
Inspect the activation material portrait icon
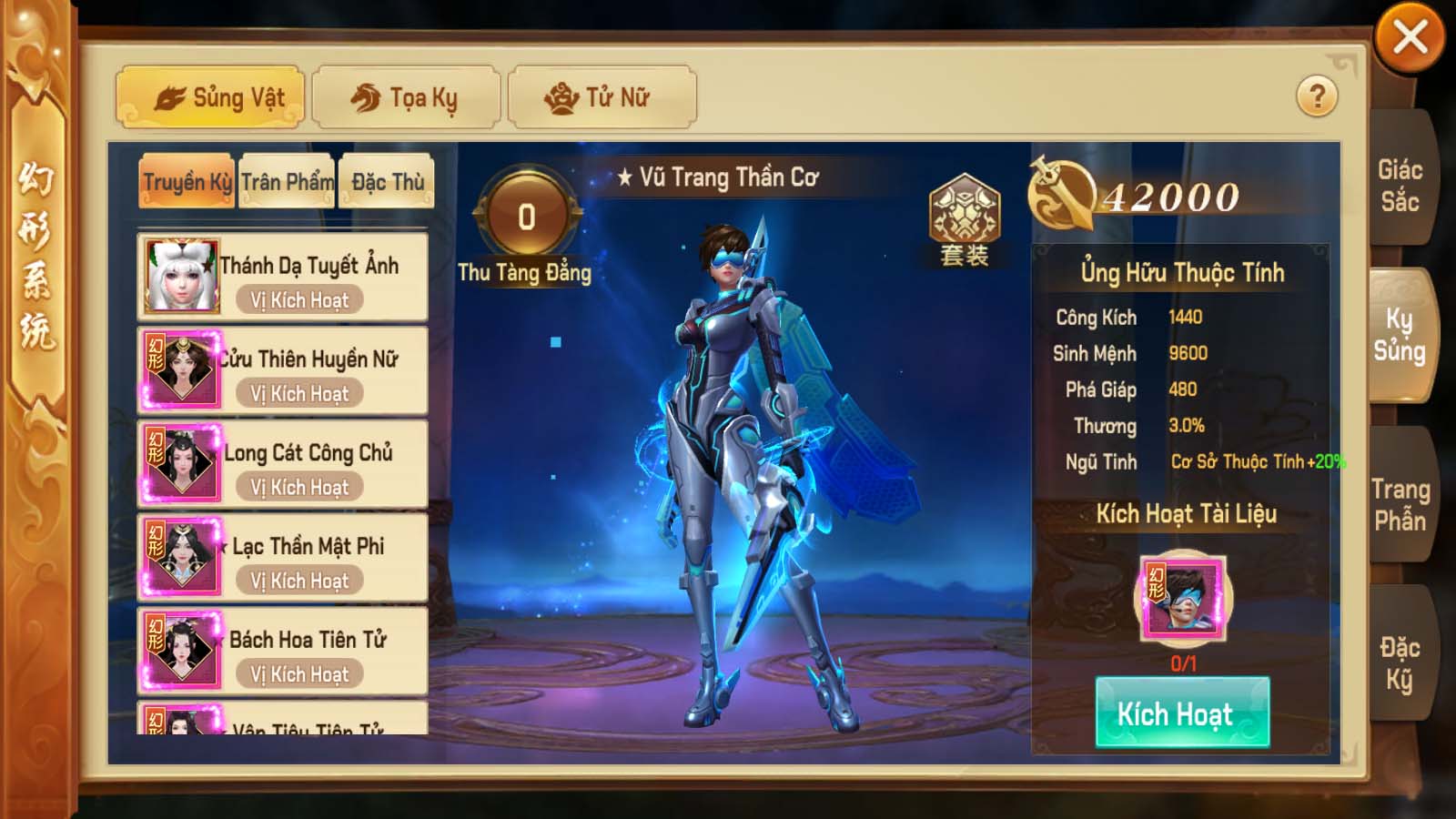pyautogui.click(x=1183, y=598)
